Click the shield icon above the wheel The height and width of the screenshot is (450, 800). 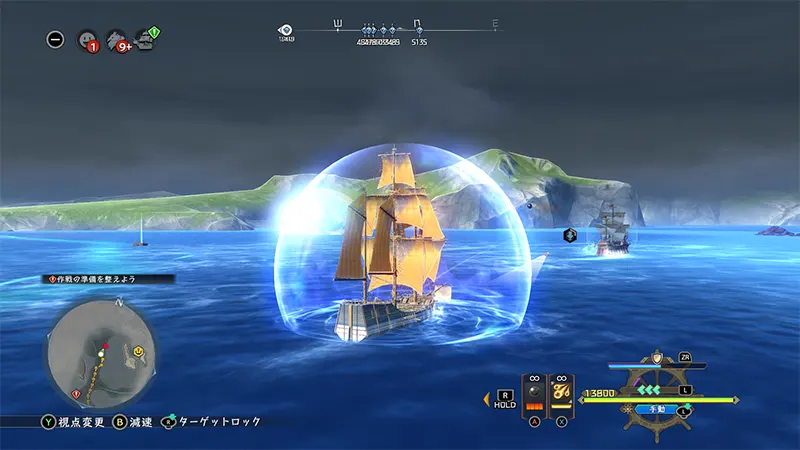point(657,357)
